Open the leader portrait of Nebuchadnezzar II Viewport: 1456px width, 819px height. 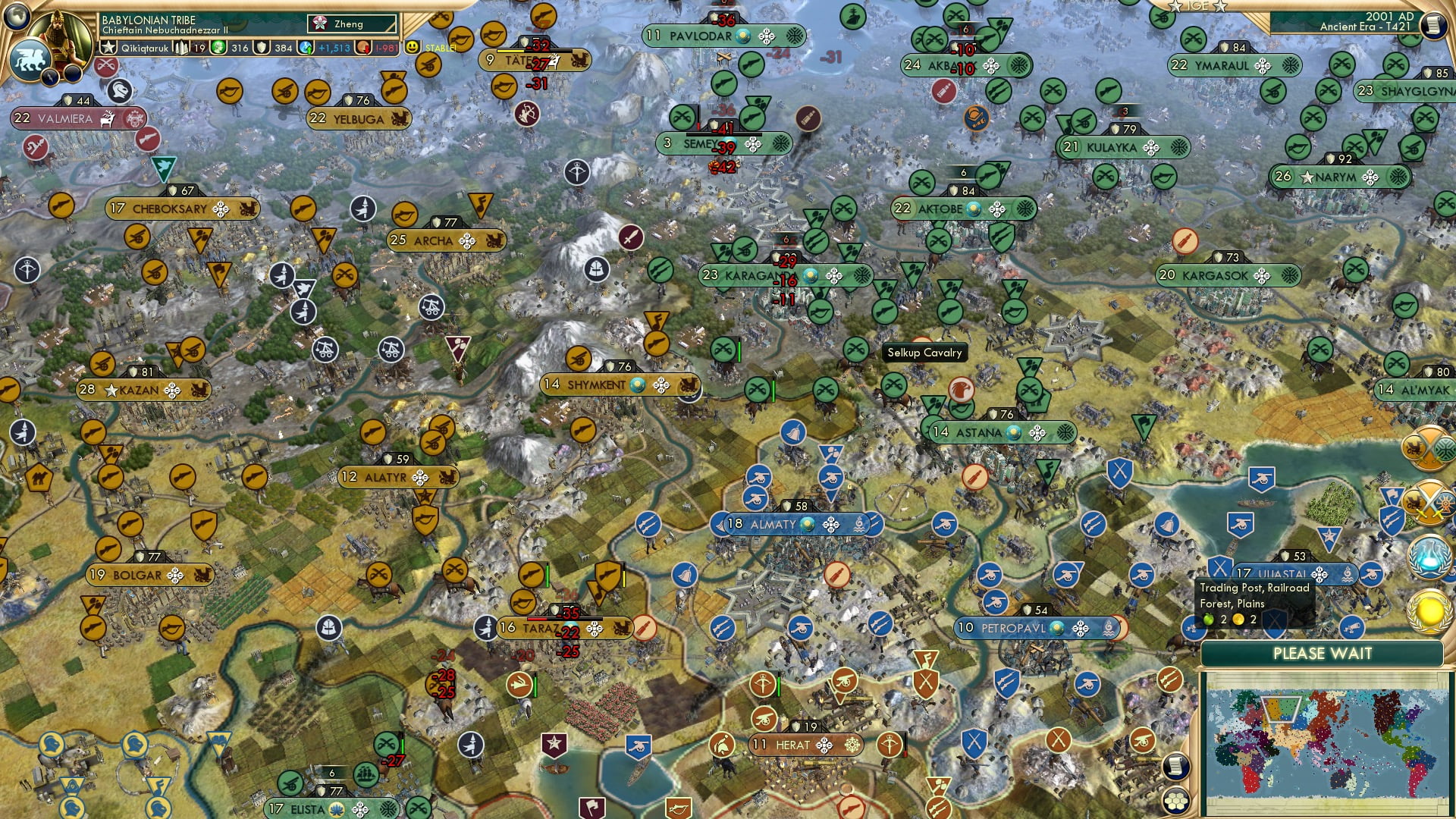[58, 38]
